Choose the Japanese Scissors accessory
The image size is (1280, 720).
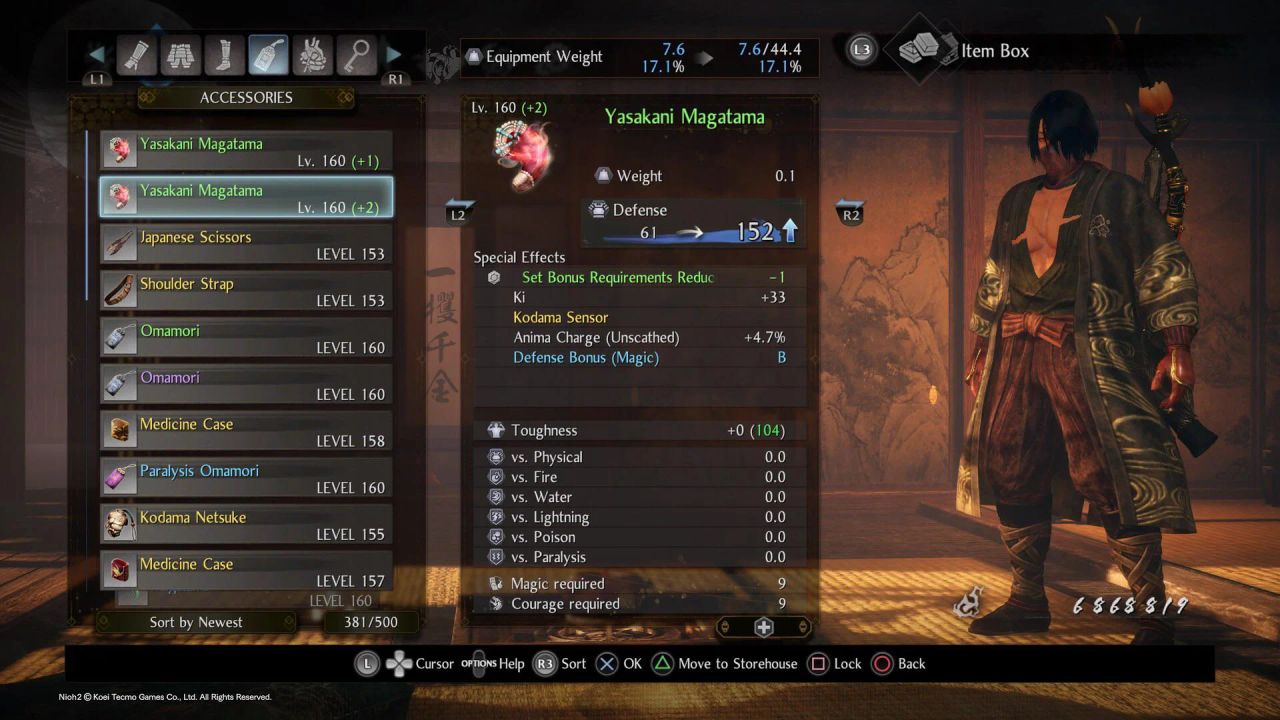tap(246, 245)
